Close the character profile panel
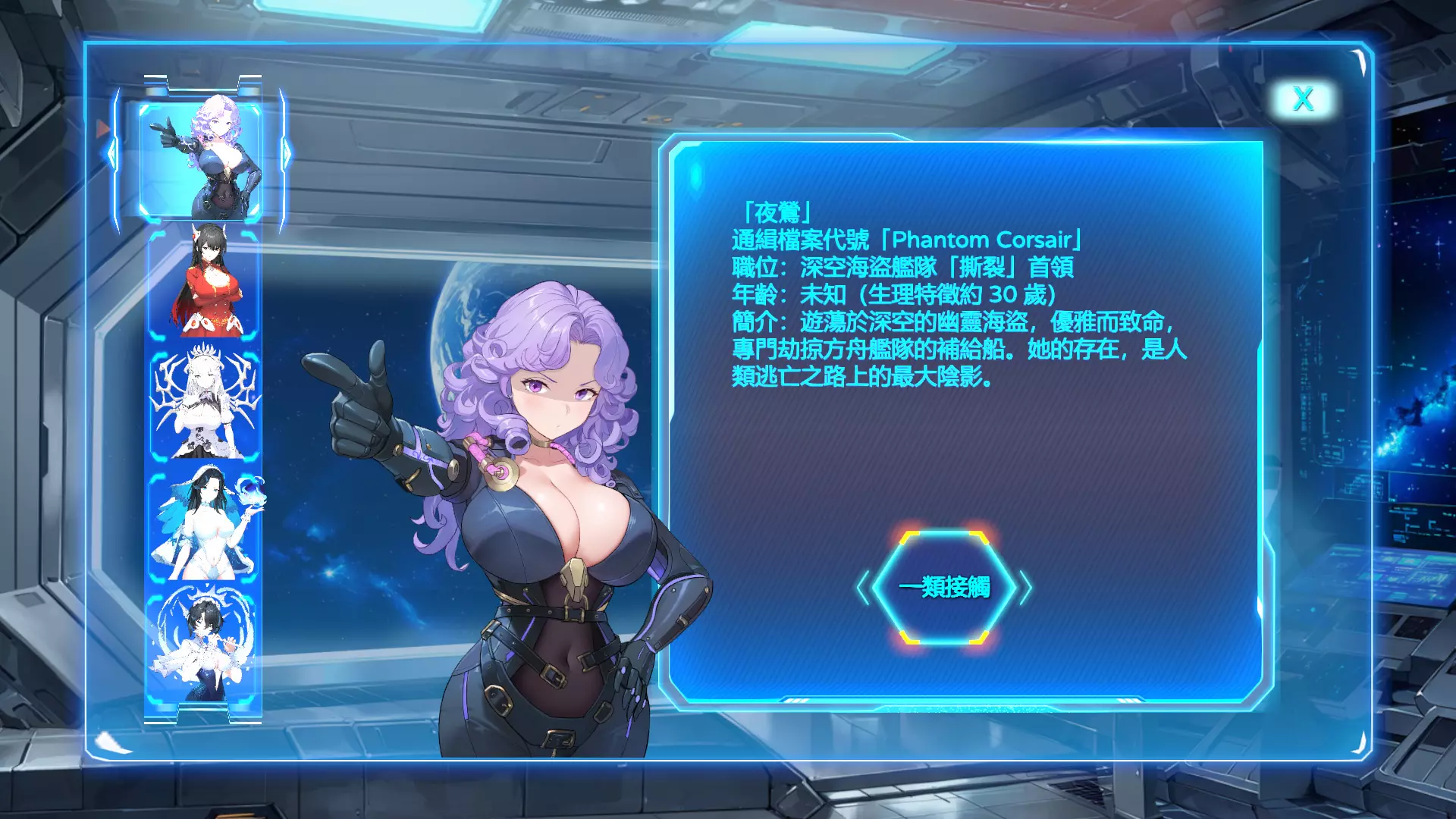 coord(1303,99)
